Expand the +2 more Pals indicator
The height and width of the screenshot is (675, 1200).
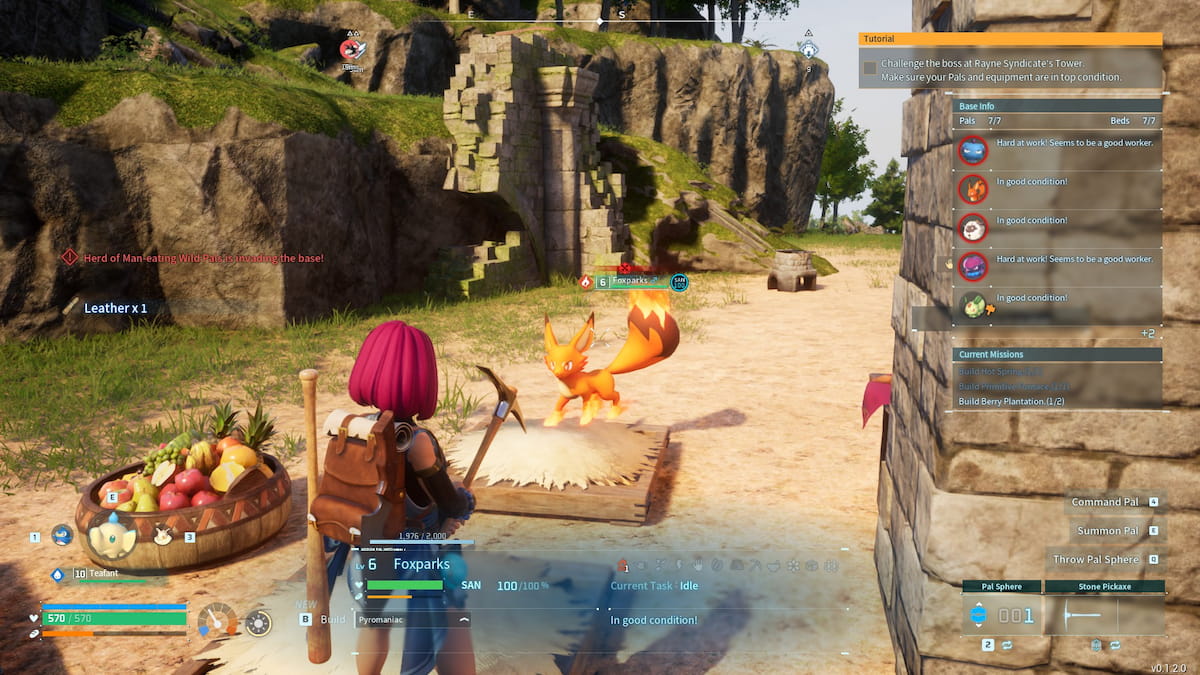tap(1147, 333)
